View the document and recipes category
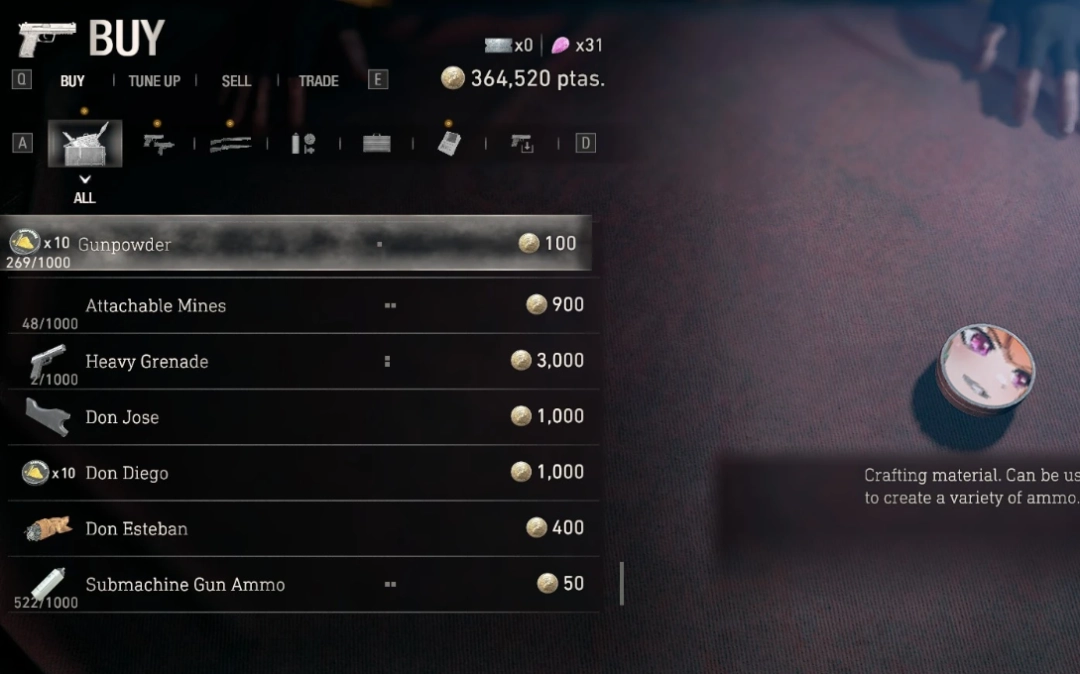 pos(449,144)
